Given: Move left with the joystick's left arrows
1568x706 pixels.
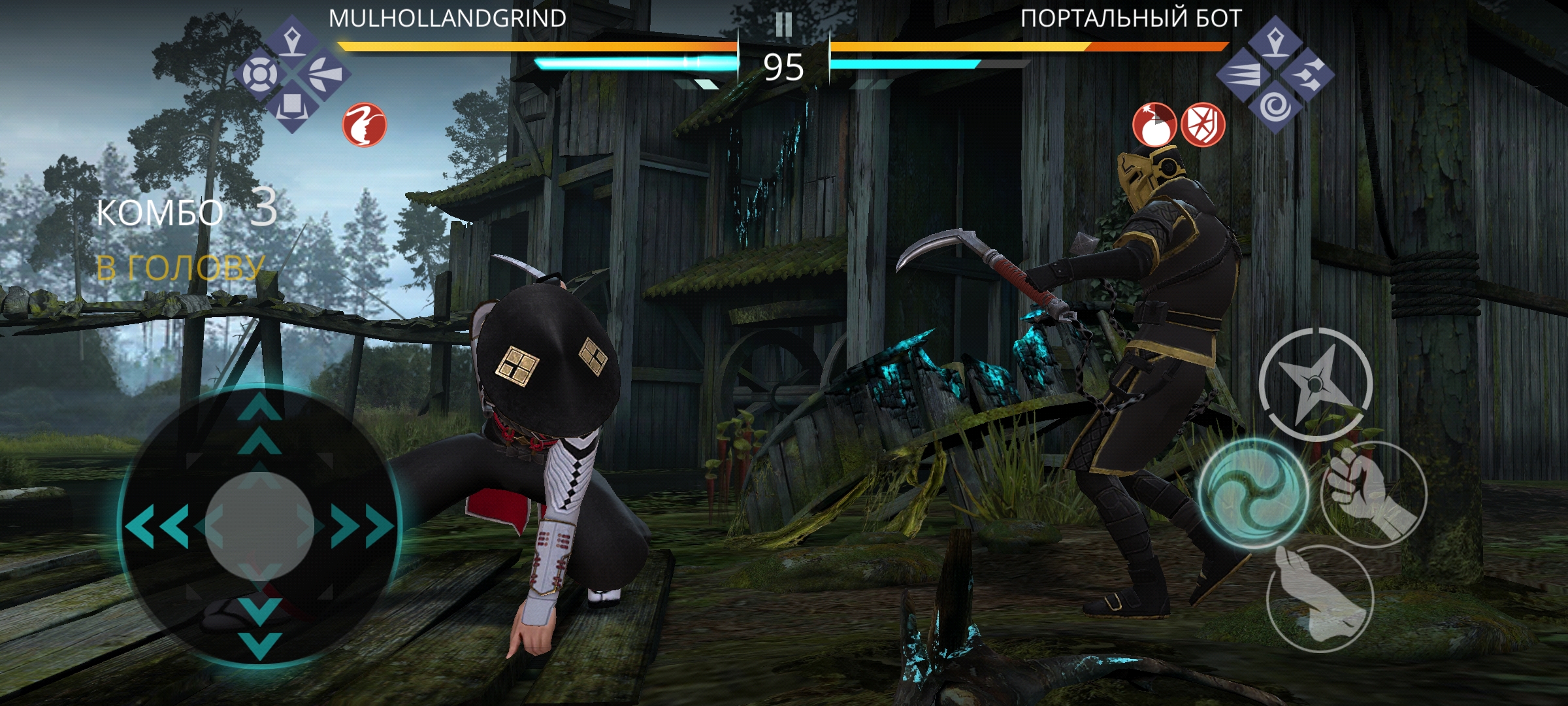Looking at the screenshot, I should [x=157, y=525].
